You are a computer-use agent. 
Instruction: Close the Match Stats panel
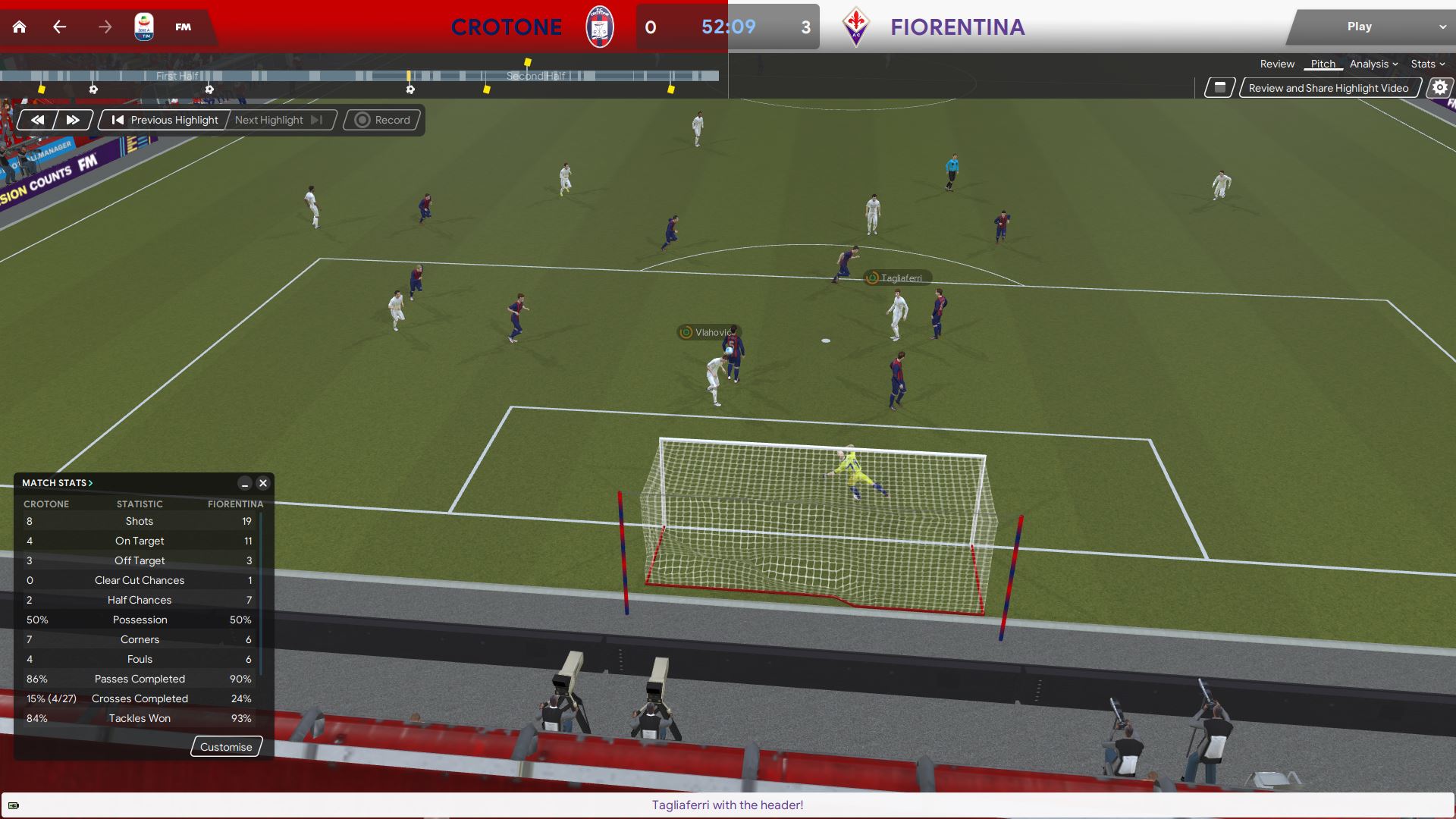(263, 483)
